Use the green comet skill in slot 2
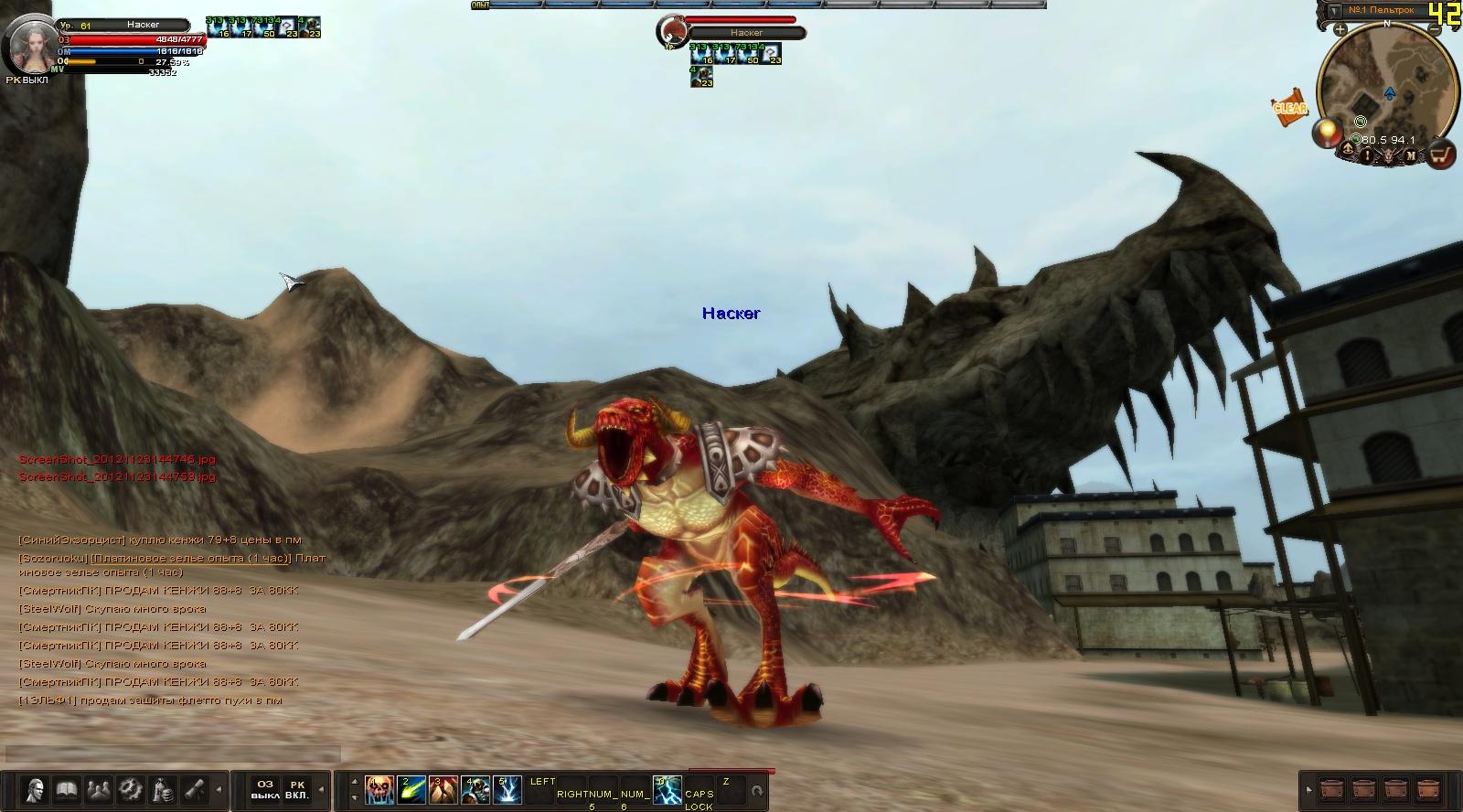1463x812 pixels. click(x=411, y=789)
